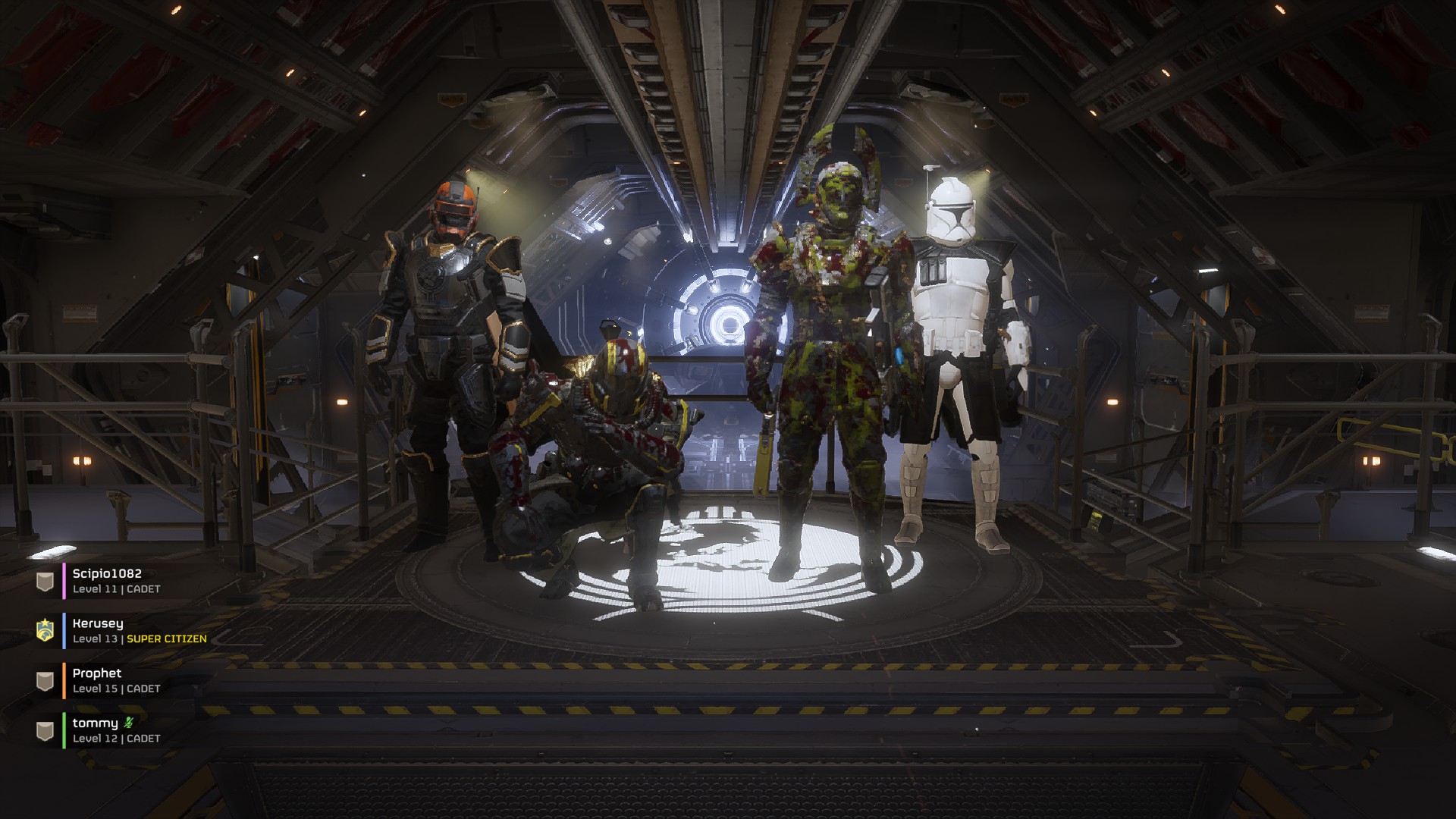Toggle Kerusey's blue player color bar
The width and height of the screenshot is (1456, 819).
coord(64,630)
